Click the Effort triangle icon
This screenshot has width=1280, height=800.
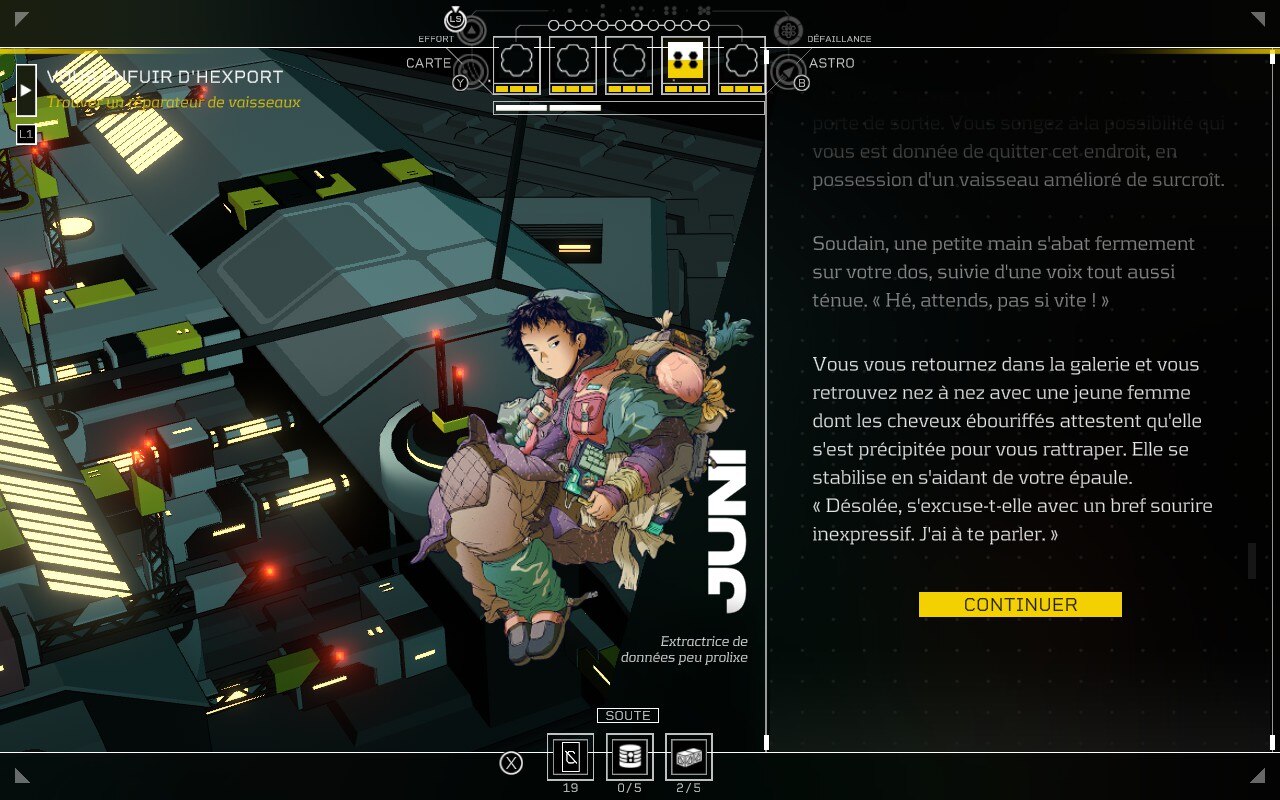click(x=473, y=30)
